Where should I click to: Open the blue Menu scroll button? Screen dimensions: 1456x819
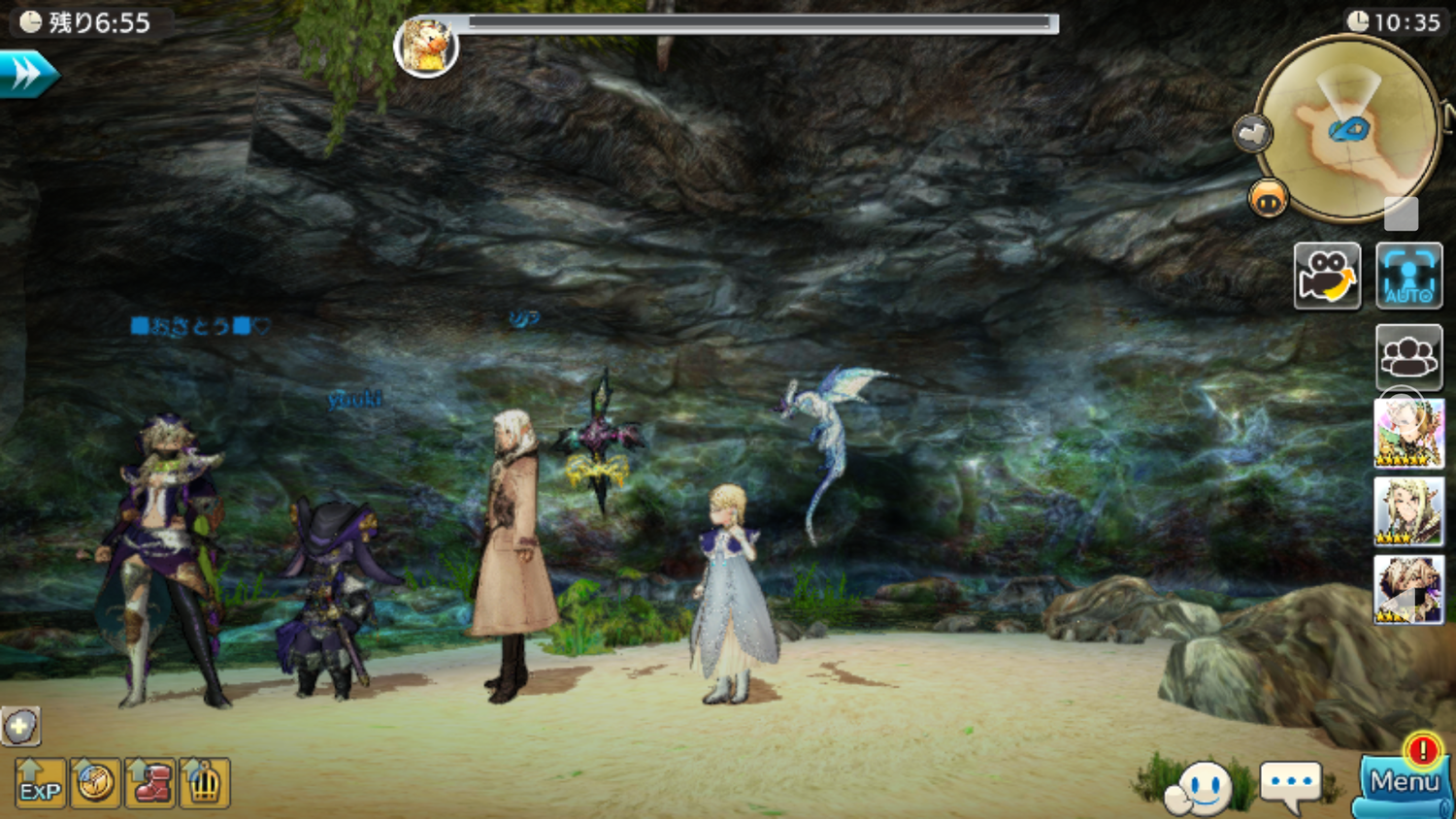click(1404, 783)
